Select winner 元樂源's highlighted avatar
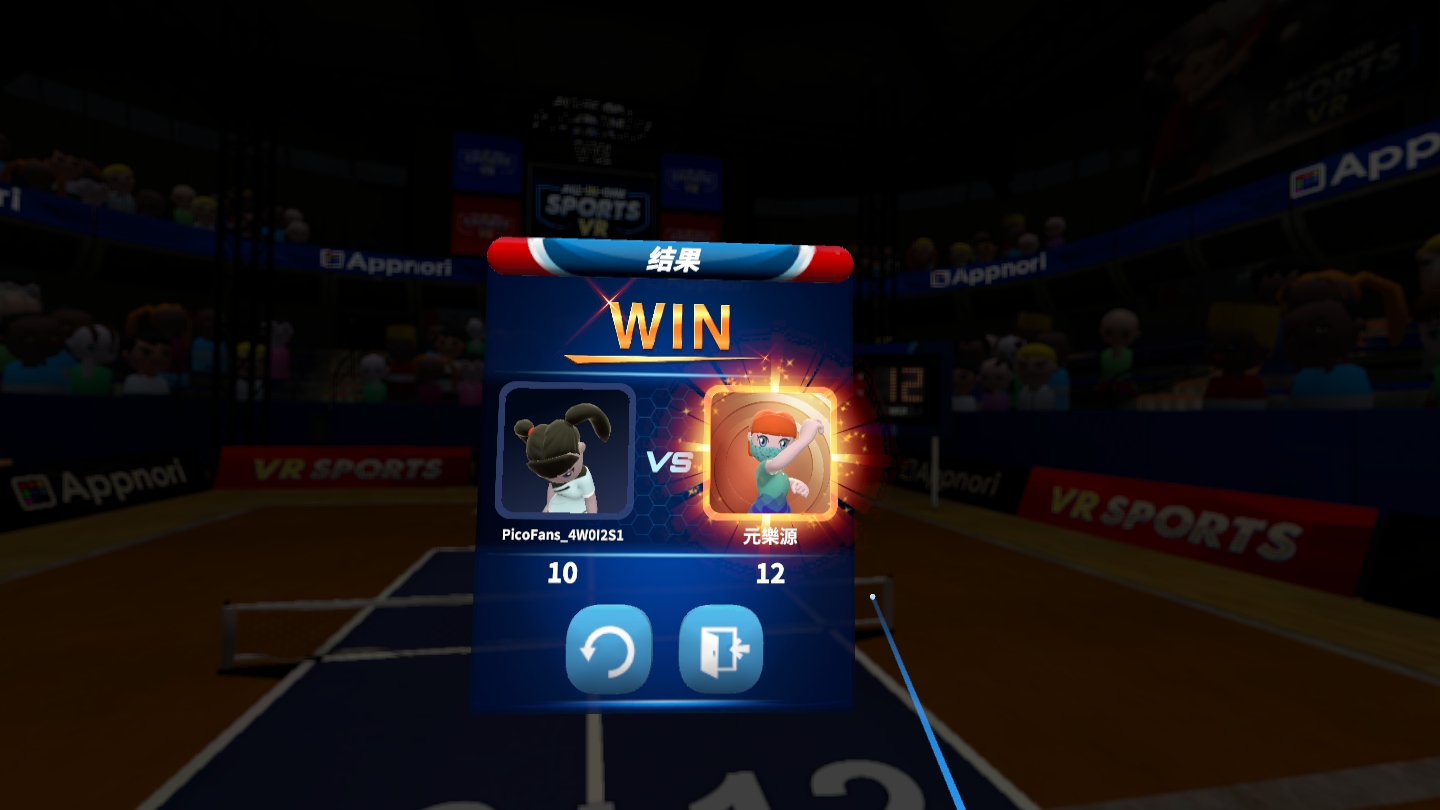1440x810 pixels. coord(770,452)
